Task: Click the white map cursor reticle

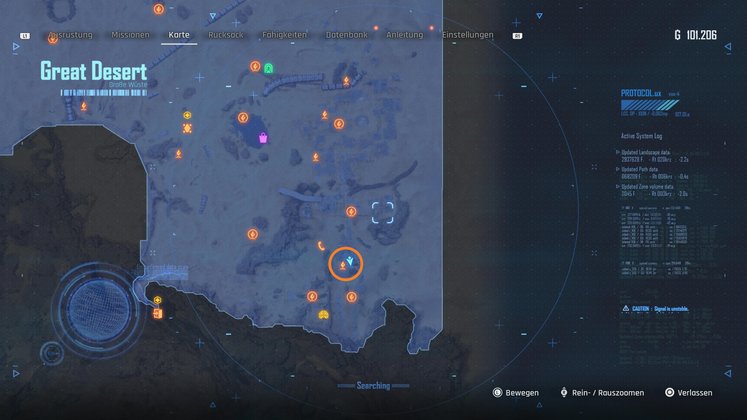Action: [382, 211]
